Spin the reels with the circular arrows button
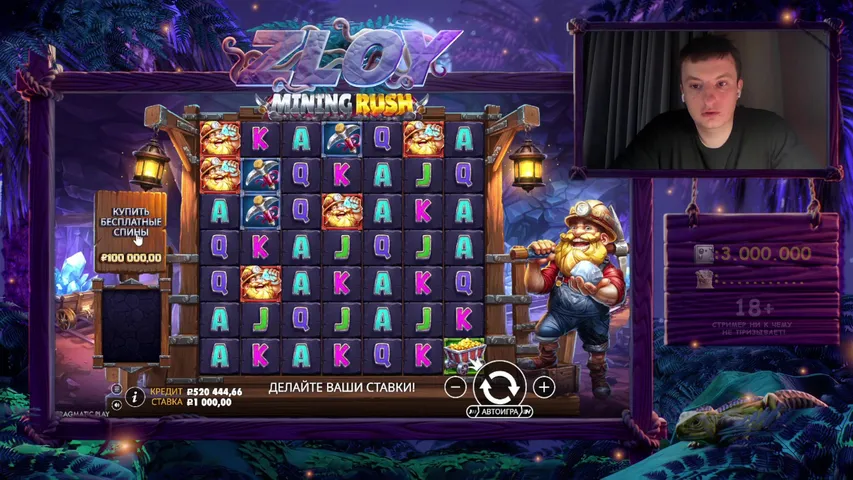853x480 pixels. tap(499, 384)
